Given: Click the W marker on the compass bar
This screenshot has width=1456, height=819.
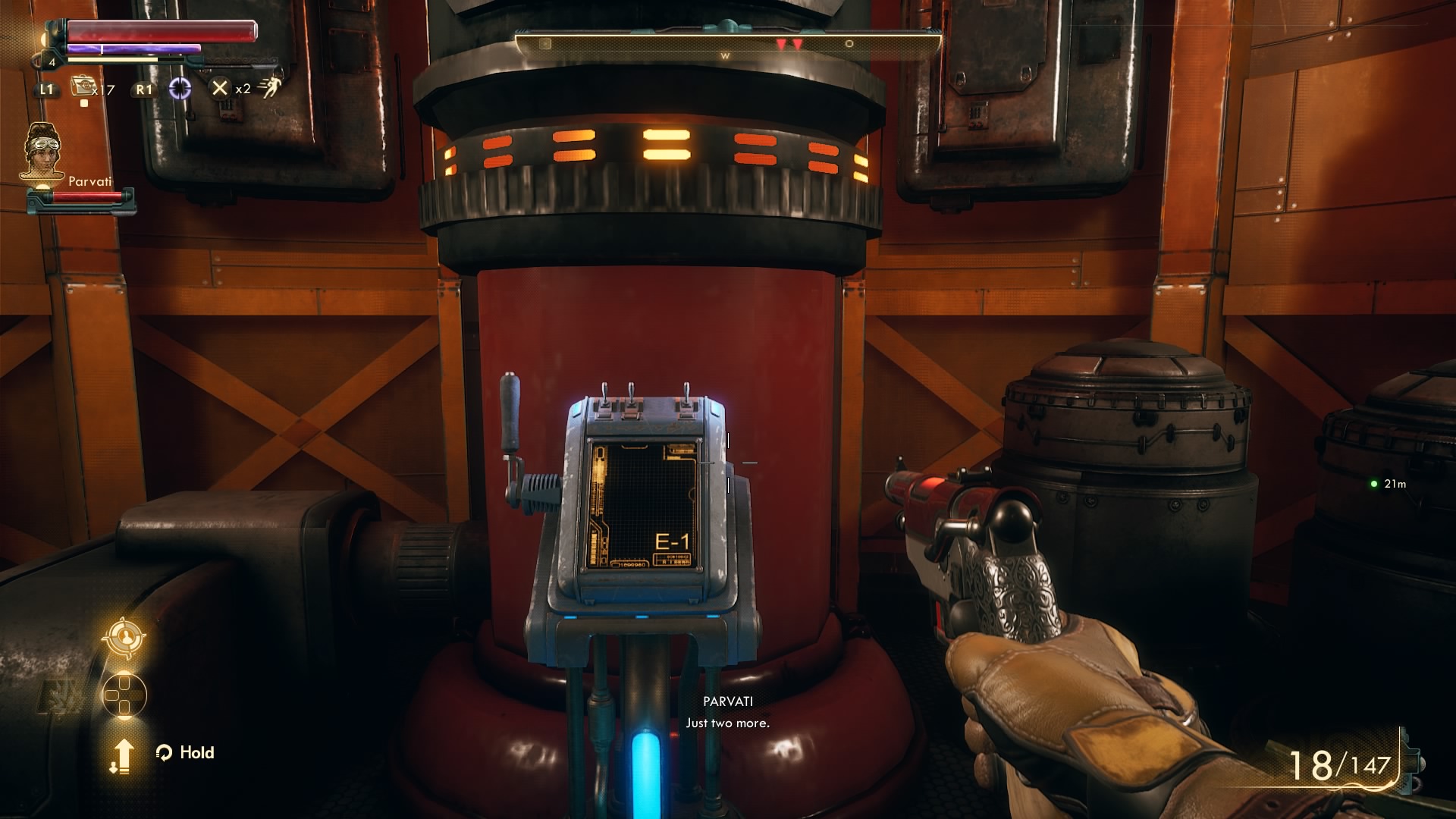Looking at the screenshot, I should pyautogui.click(x=726, y=55).
